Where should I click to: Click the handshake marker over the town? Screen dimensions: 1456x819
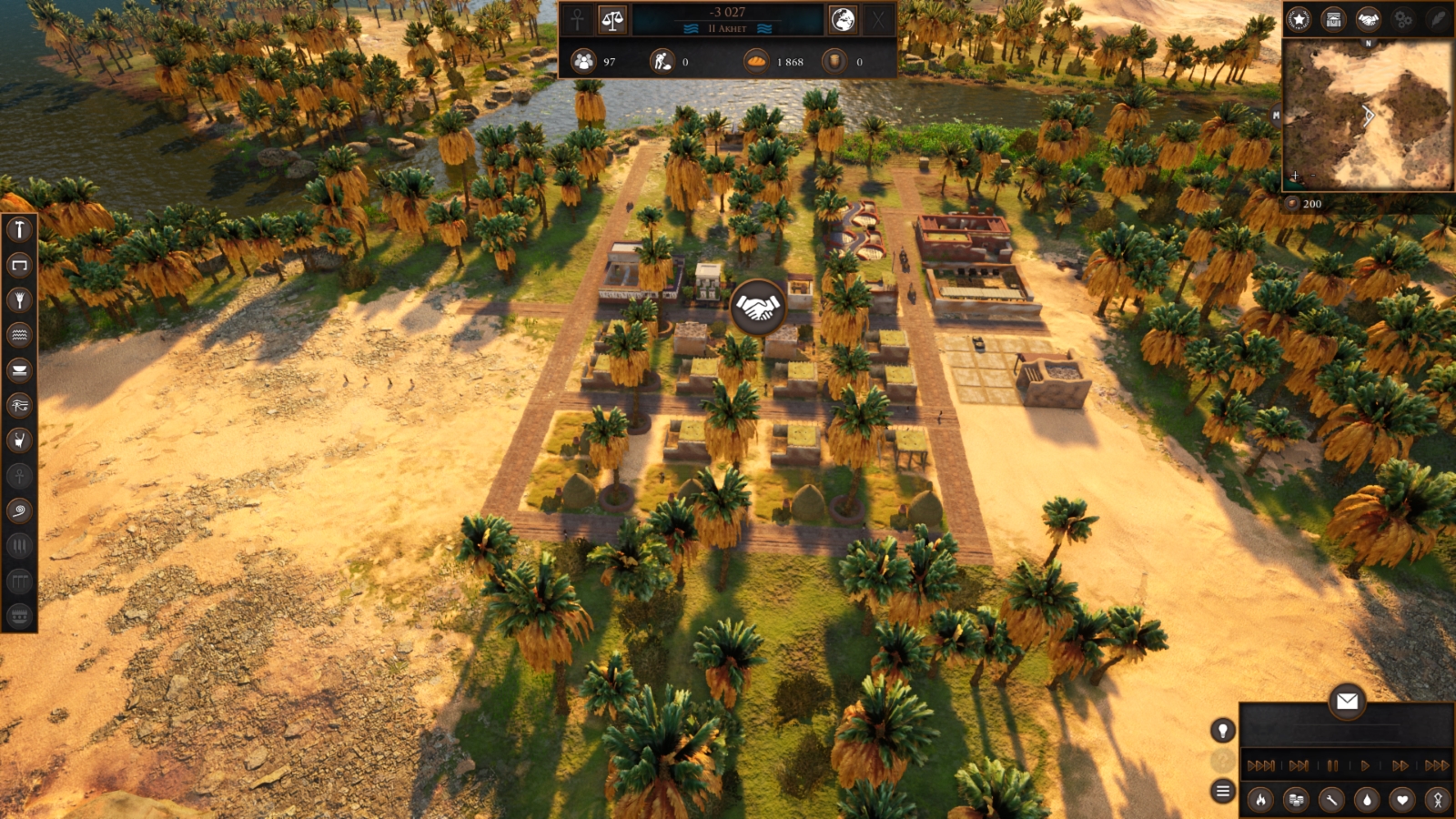pyautogui.click(x=757, y=308)
